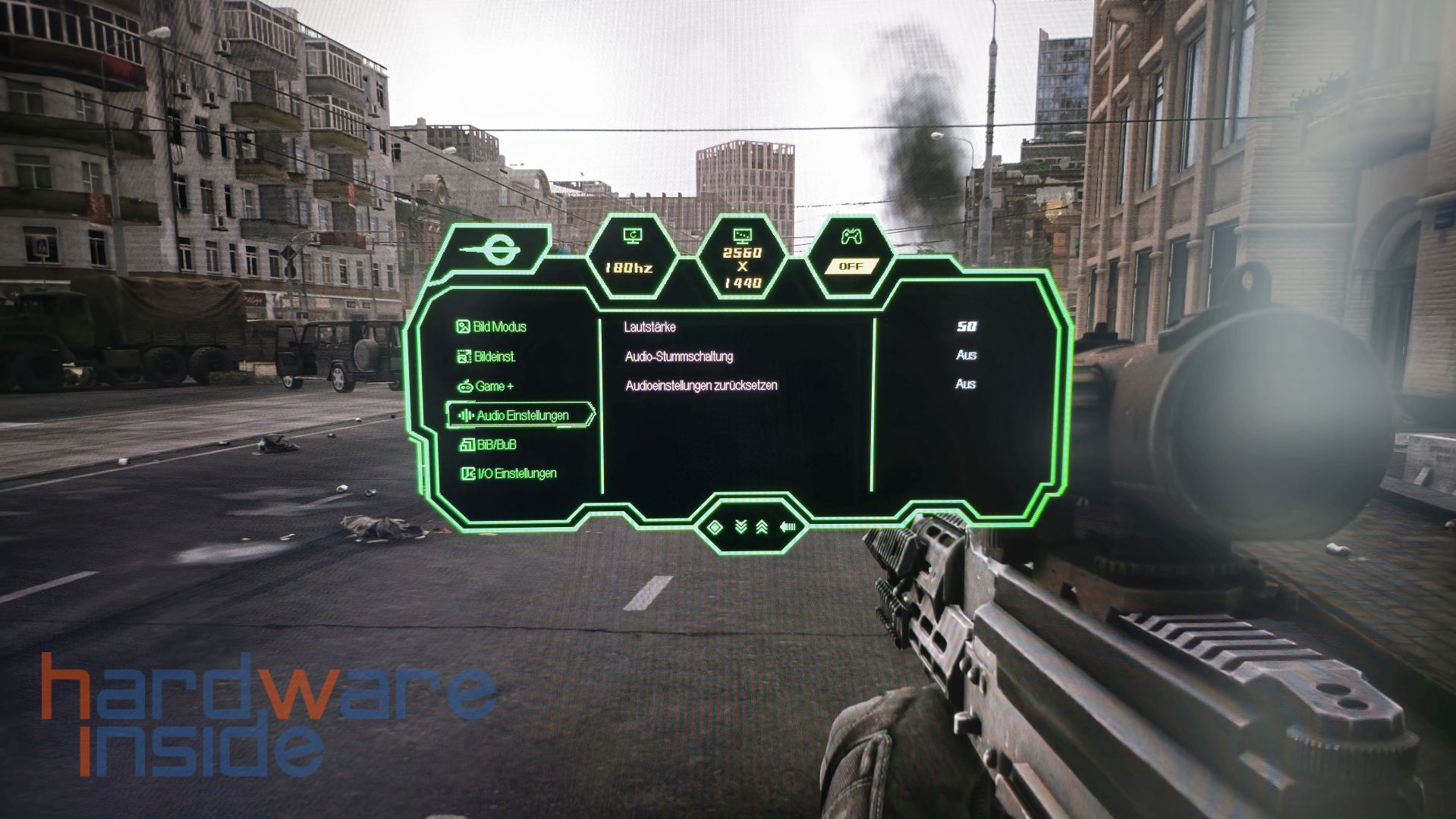Choose Audioeinstellungen zurücksetzen
Image resolution: width=1456 pixels, height=819 pixels.
[x=701, y=385]
